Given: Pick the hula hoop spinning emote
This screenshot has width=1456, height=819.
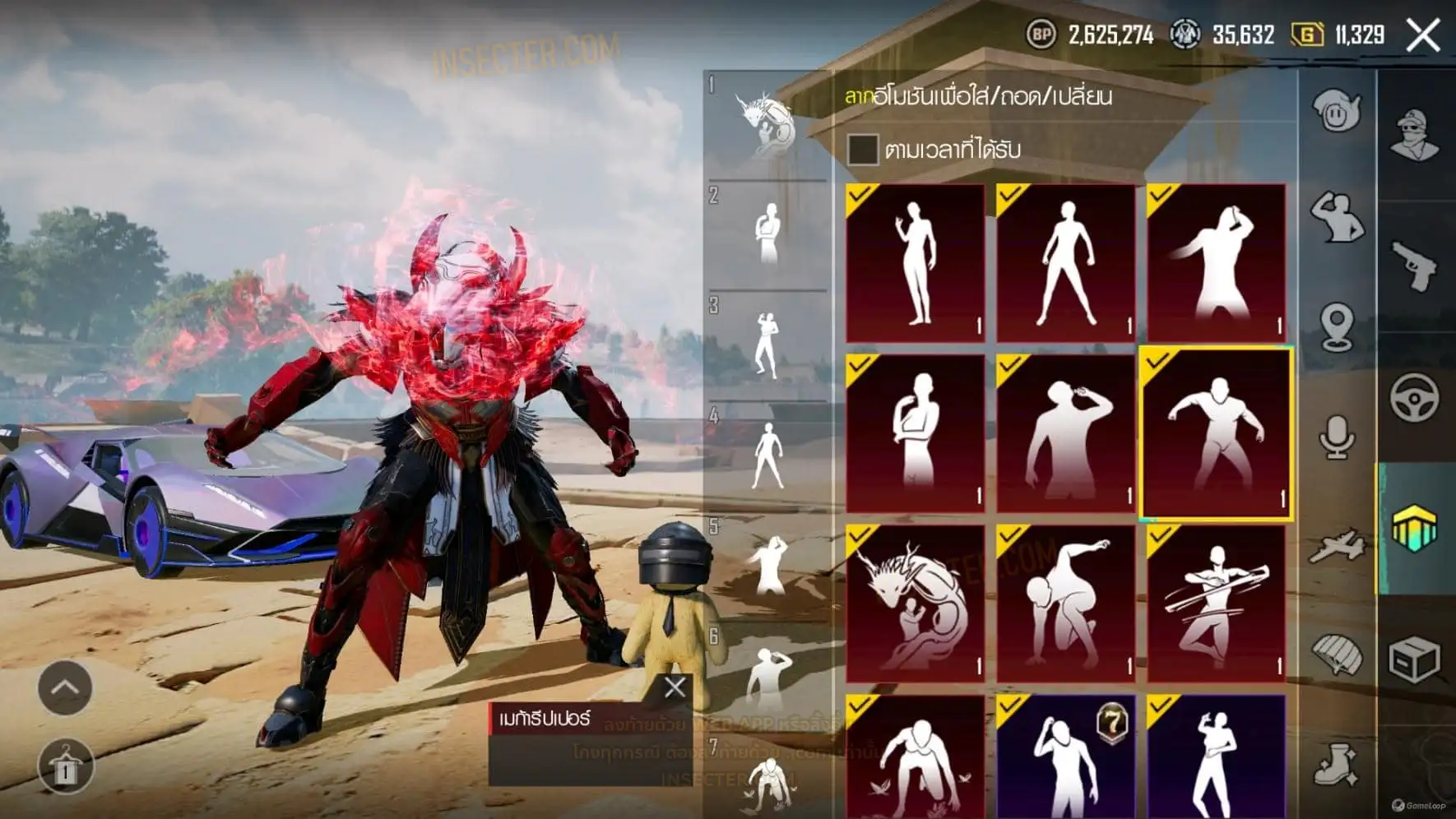Looking at the screenshot, I should pos(1216,603).
